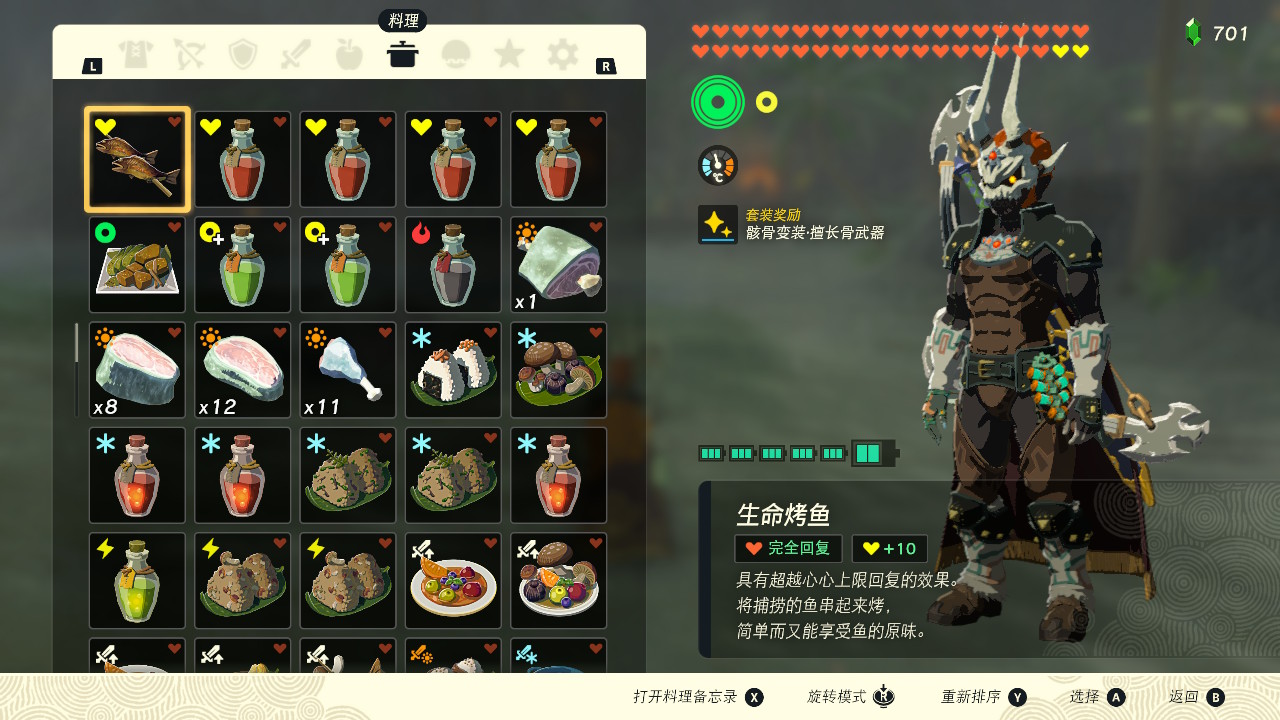Open the mushroom tab beside the cooking pot
Screen dimensions: 1280x720
[x=456, y=54]
